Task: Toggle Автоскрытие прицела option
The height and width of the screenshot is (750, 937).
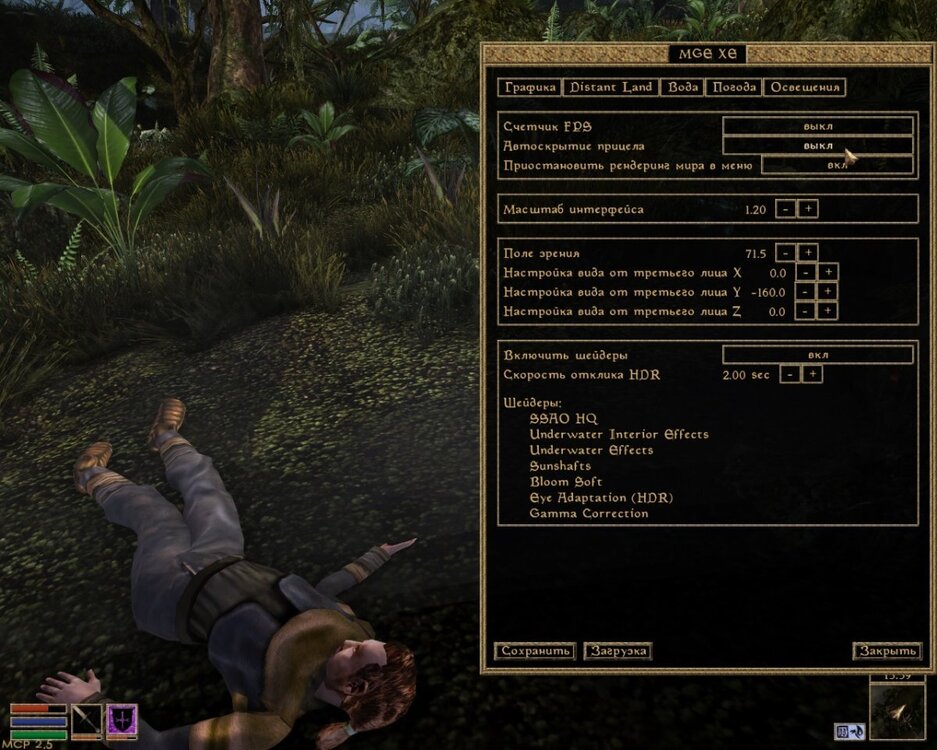Action: point(817,146)
